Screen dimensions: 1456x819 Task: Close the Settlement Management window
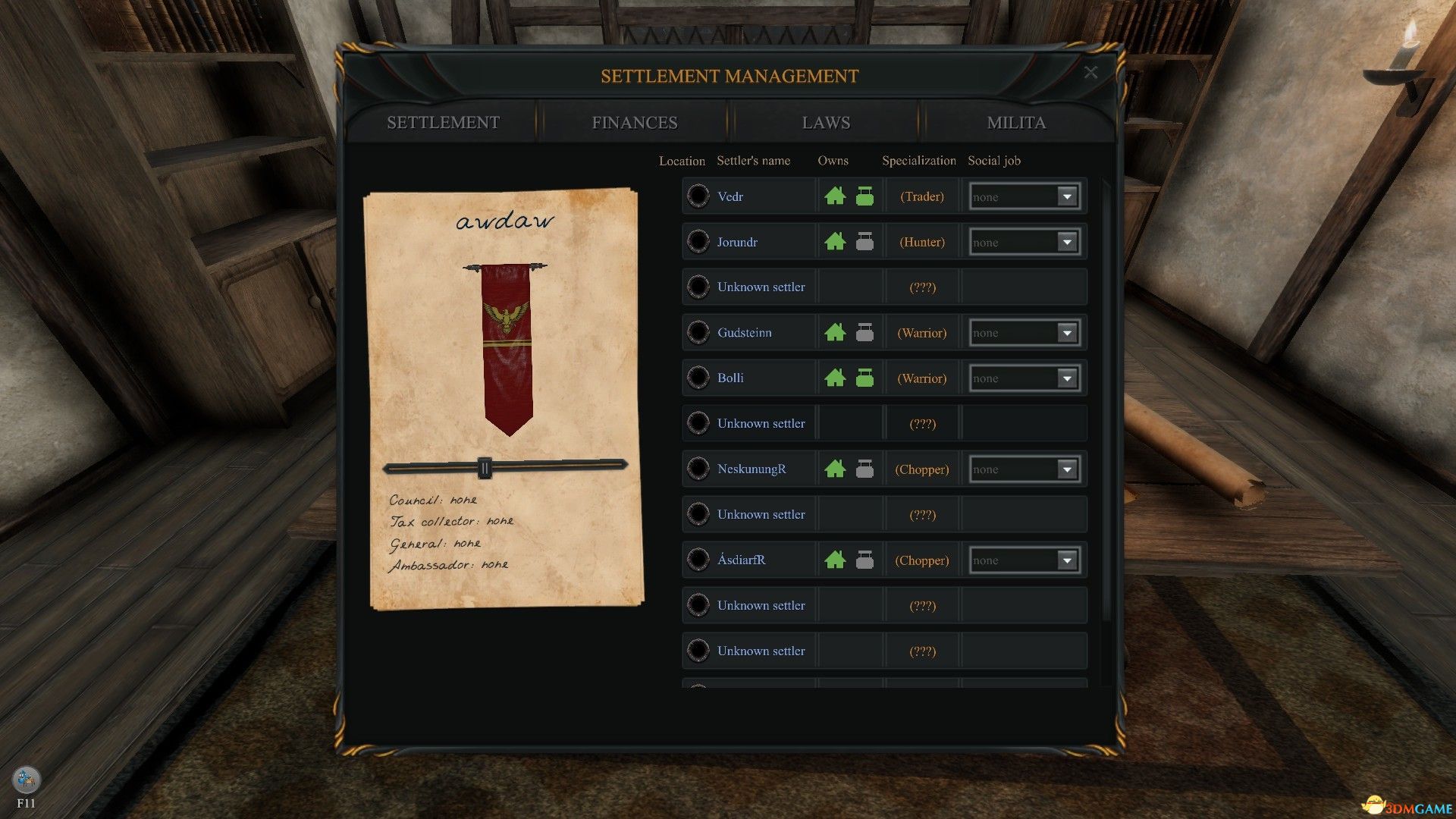[1090, 73]
